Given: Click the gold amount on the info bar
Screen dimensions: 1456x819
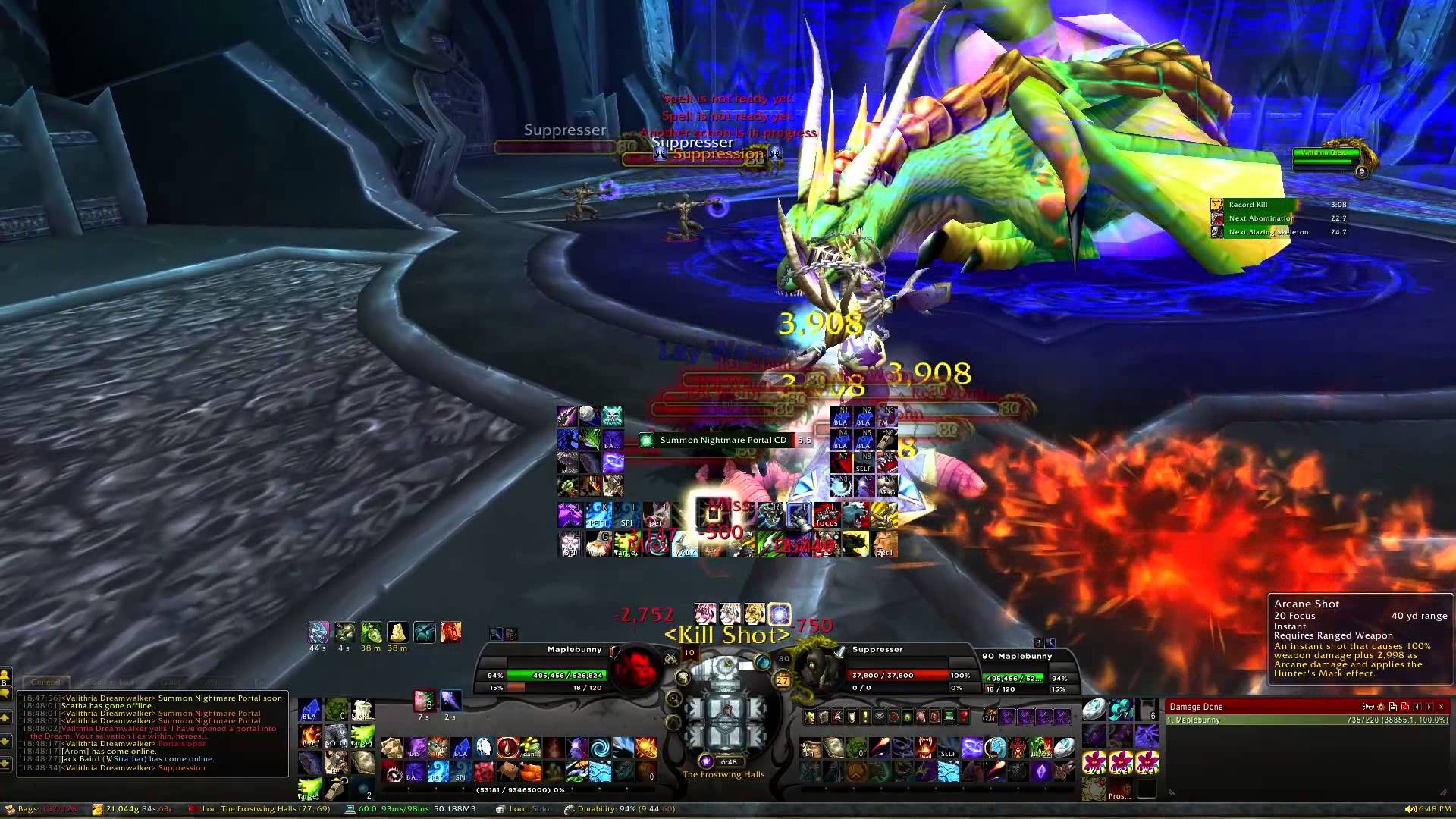Looking at the screenshot, I should click(x=133, y=809).
